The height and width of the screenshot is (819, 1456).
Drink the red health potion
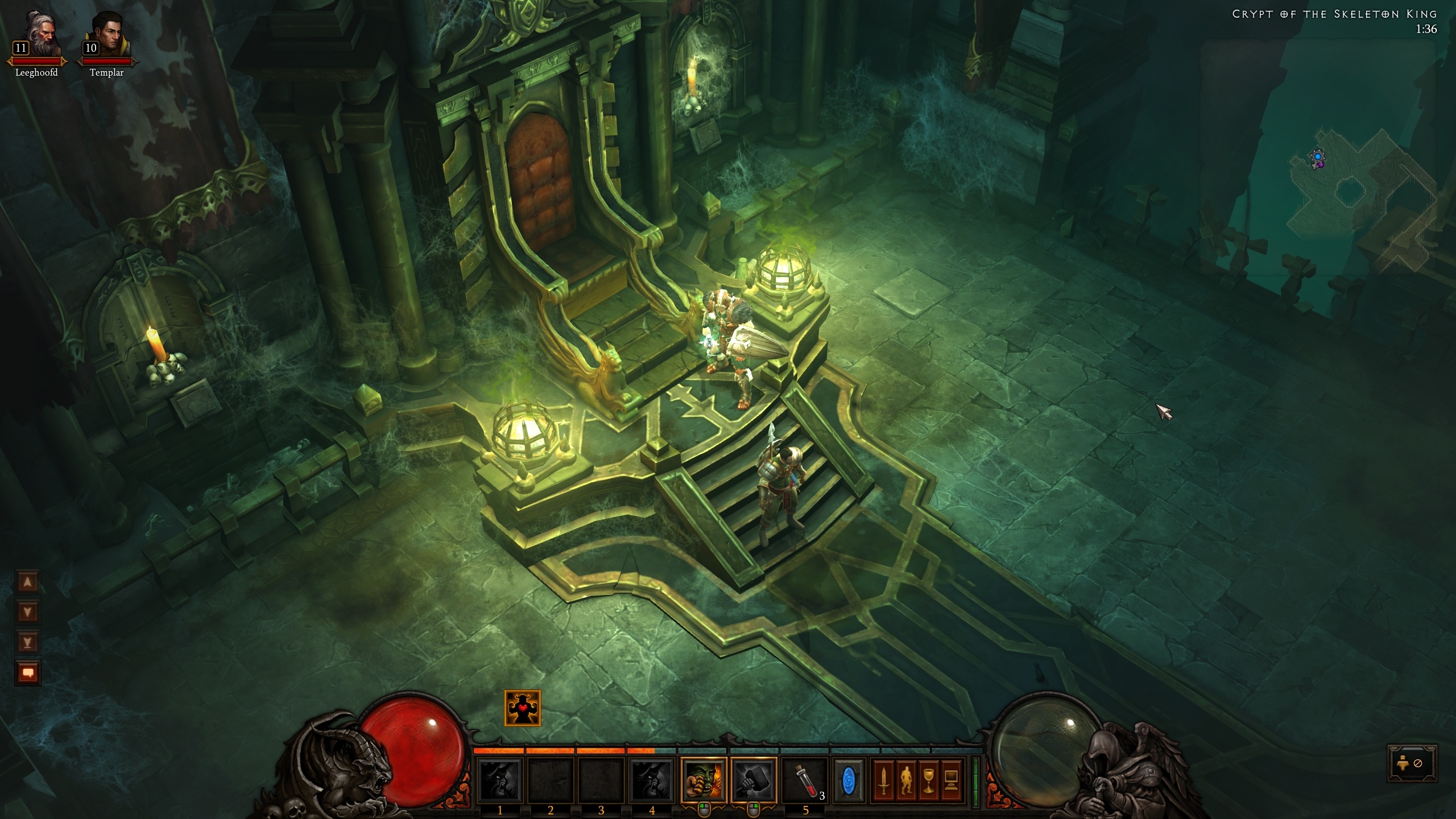[804, 780]
